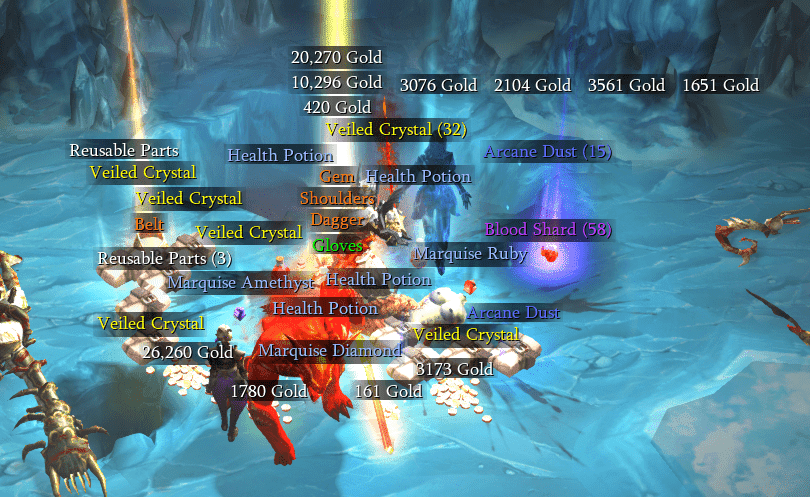Grab the 1651 Gold label

720,86
